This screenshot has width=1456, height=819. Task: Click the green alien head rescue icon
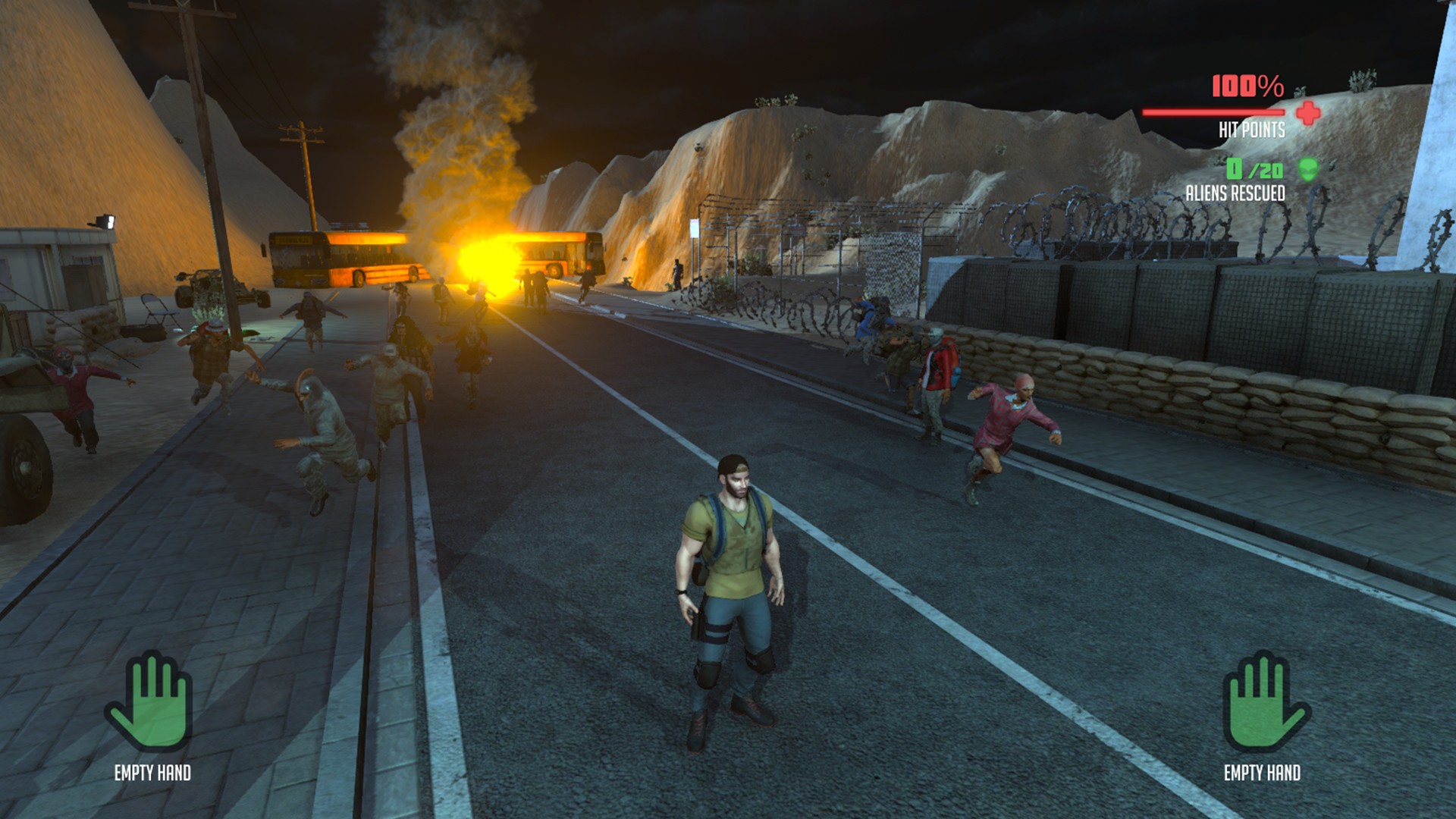pos(1308,169)
